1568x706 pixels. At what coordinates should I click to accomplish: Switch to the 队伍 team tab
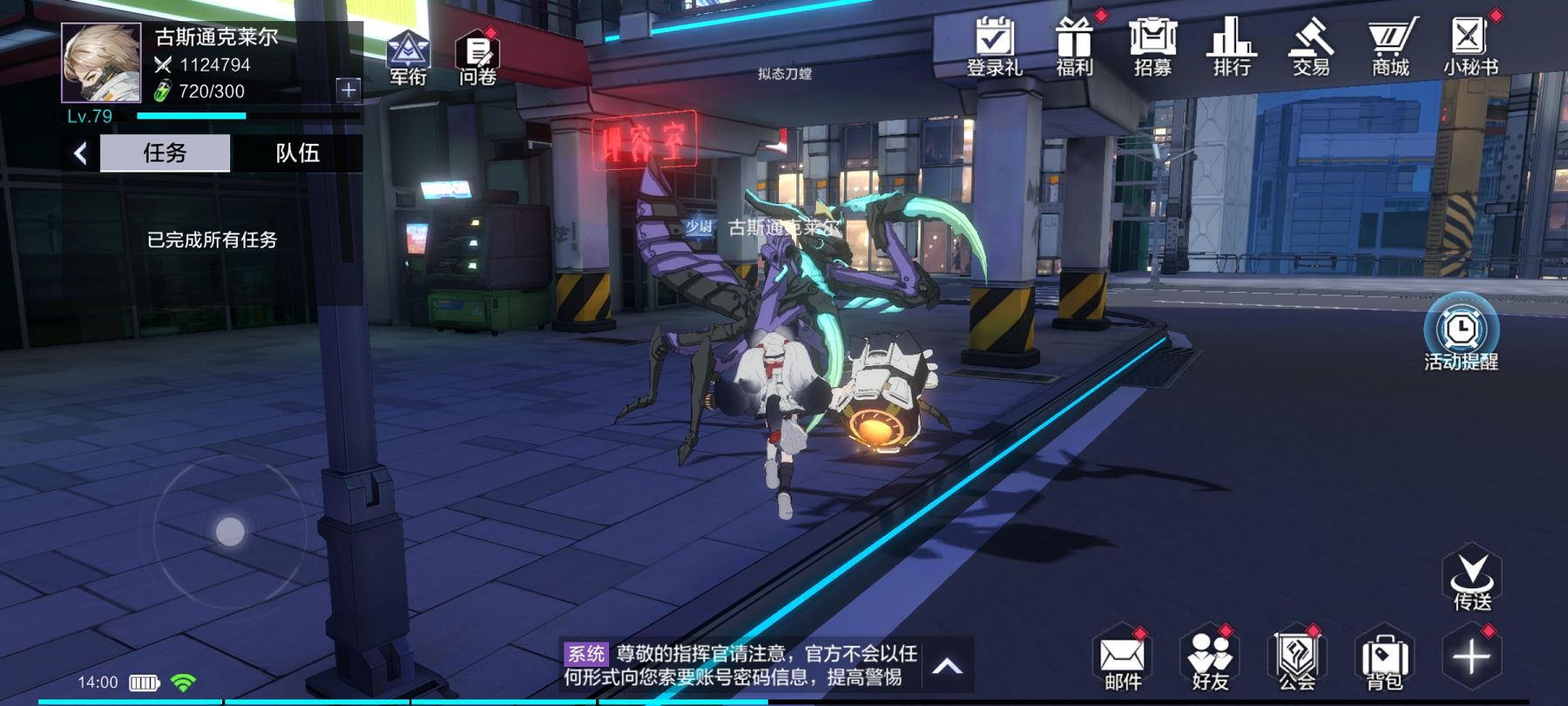[297, 153]
